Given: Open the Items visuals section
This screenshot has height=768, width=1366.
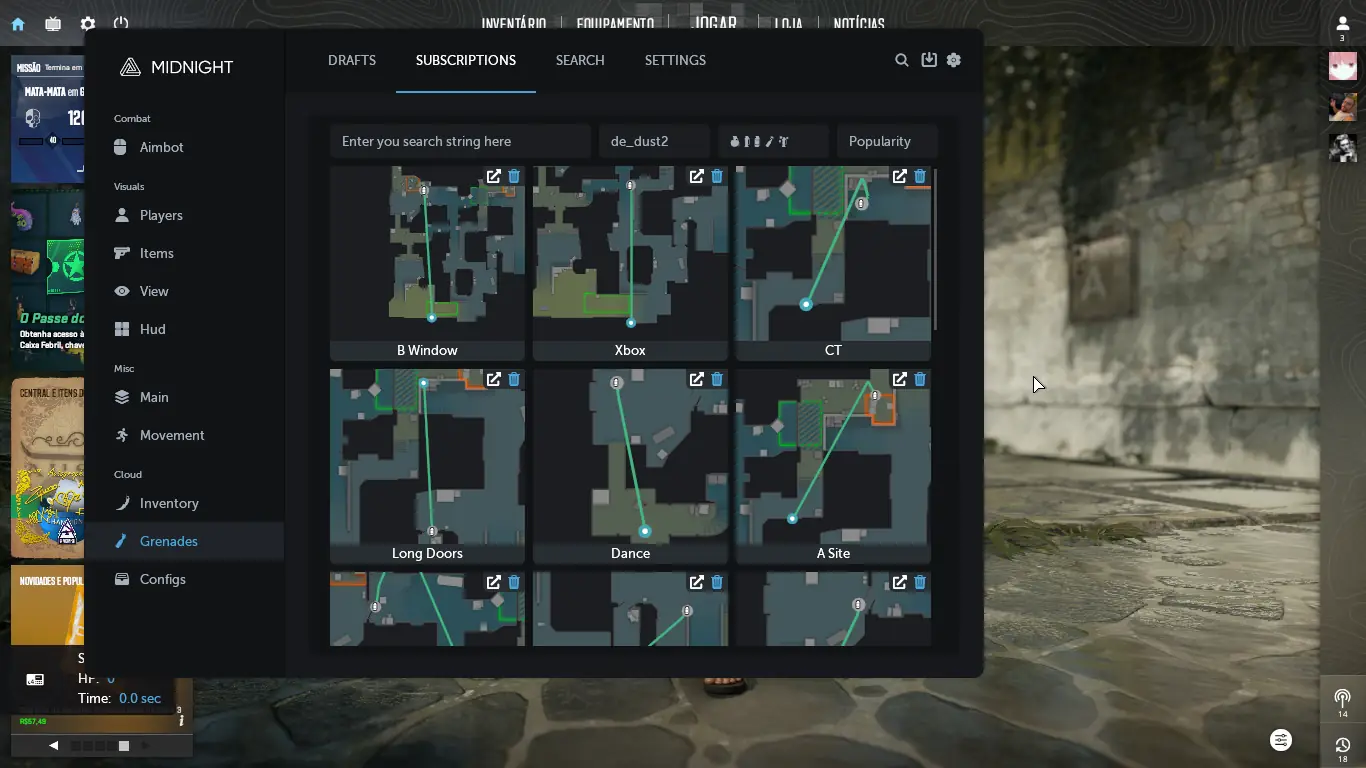Looking at the screenshot, I should point(156,253).
